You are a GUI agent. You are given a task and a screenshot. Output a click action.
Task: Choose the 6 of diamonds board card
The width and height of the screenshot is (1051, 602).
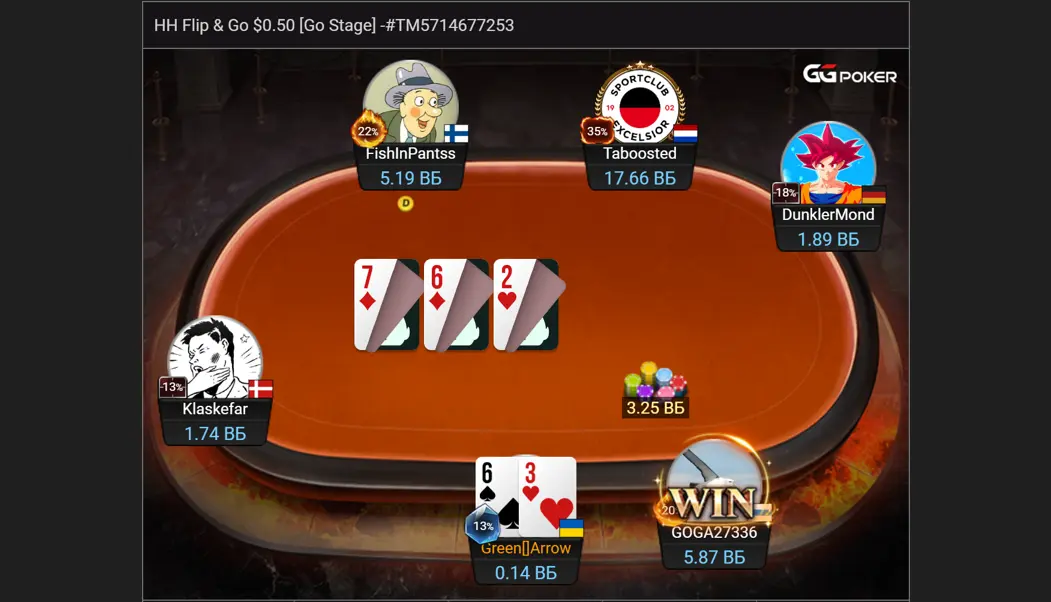456,304
